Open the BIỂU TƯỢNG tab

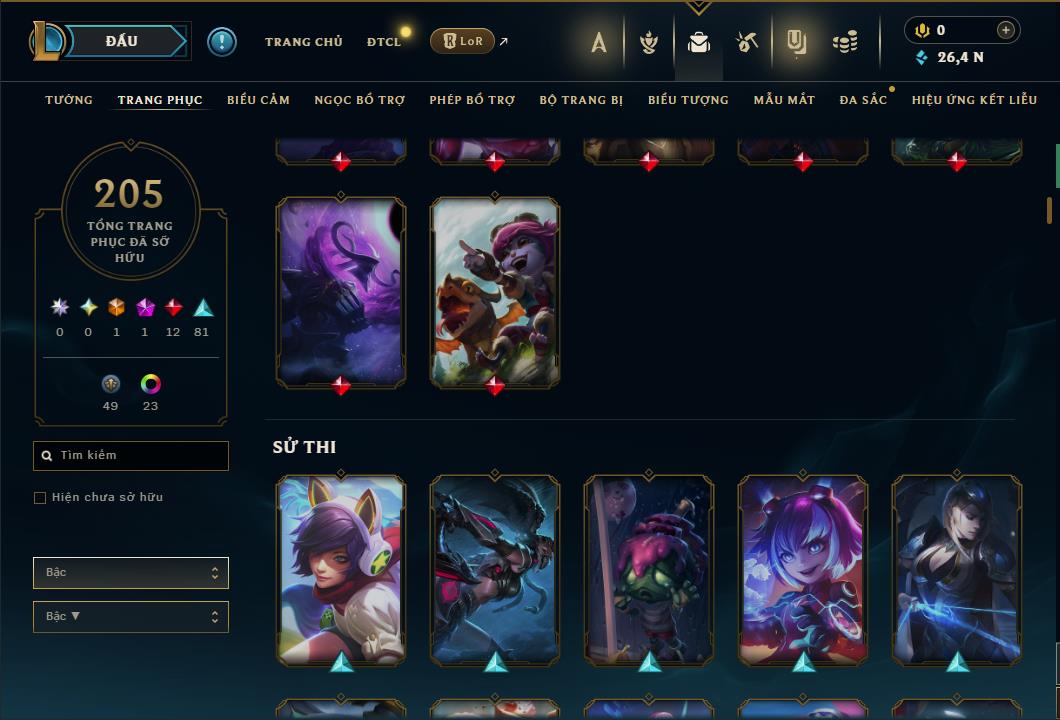[688, 100]
